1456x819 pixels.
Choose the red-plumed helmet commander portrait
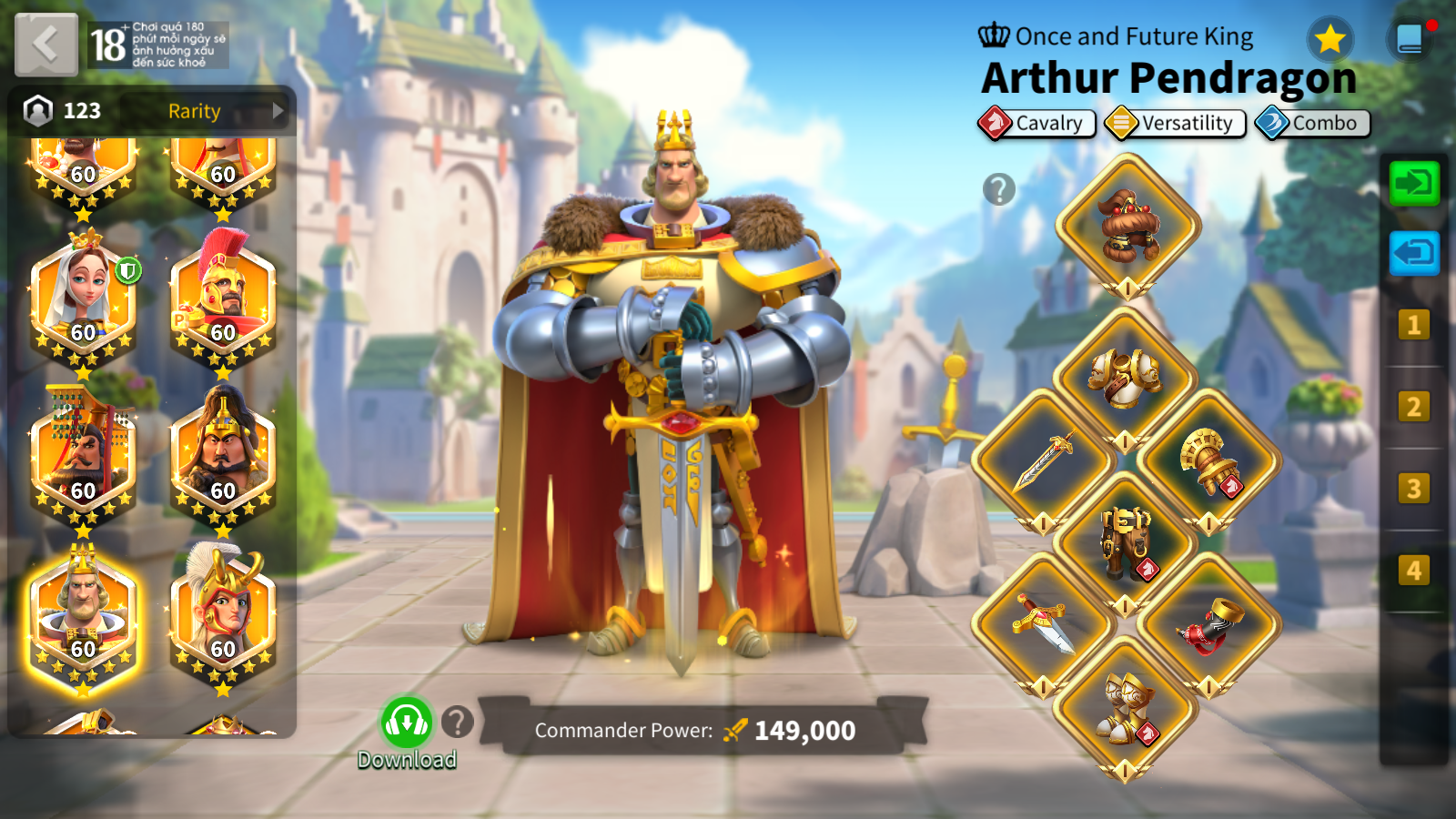coord(223,302)
